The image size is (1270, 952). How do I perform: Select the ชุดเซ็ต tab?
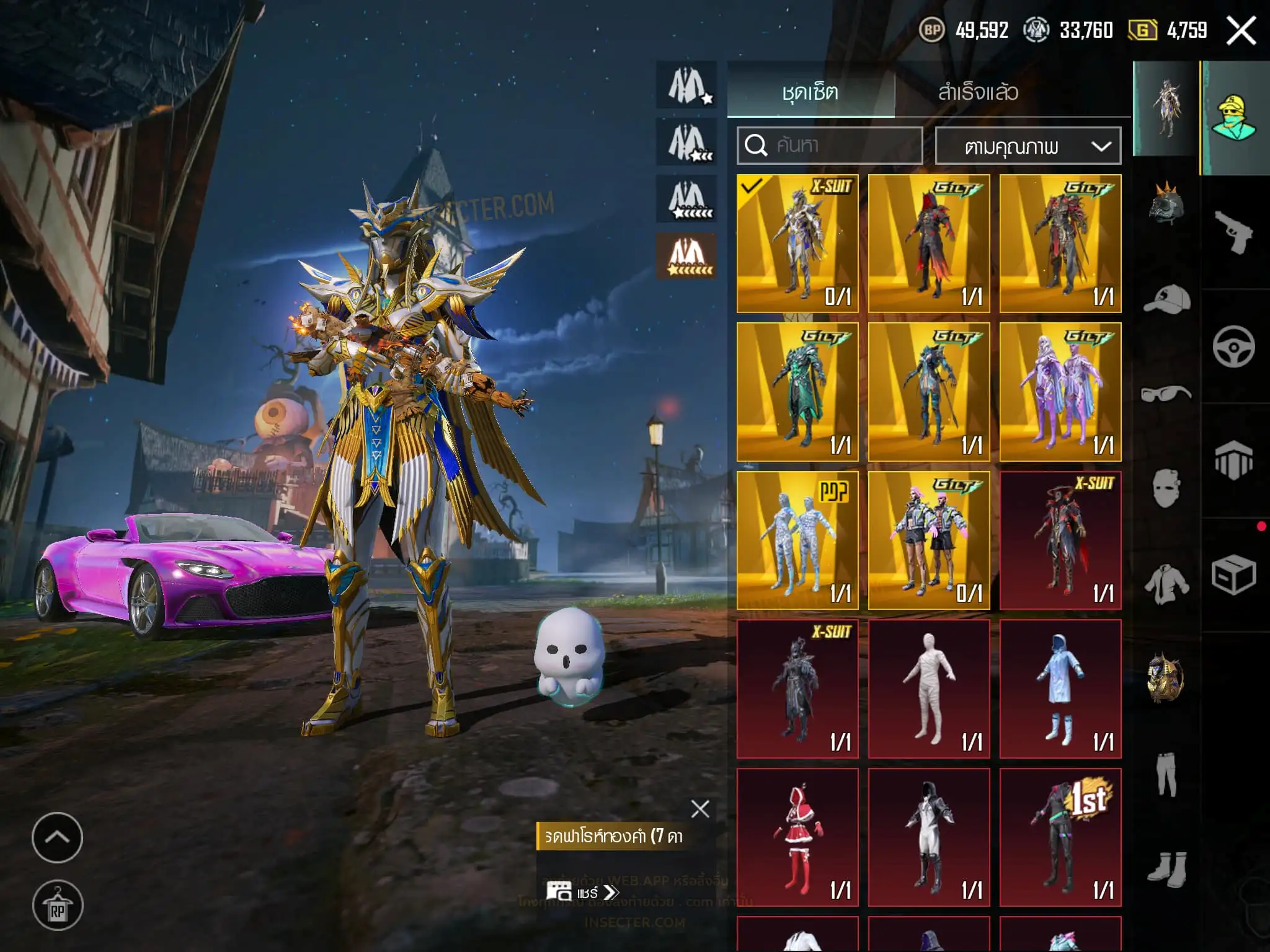tap(810, 92)
